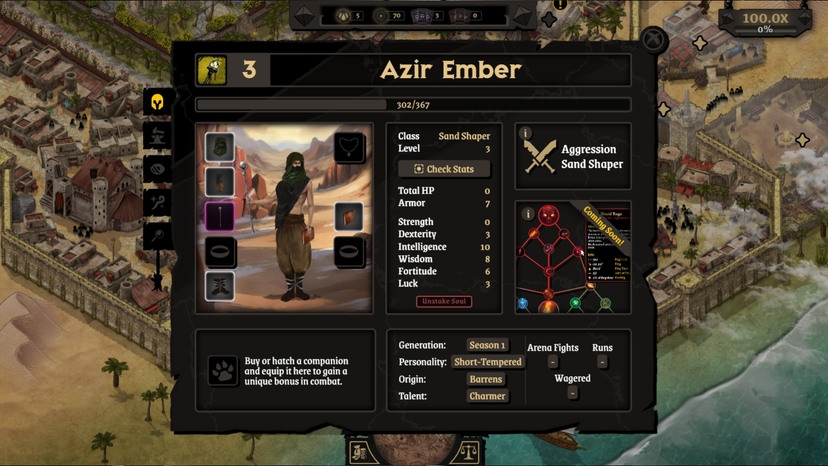Image resolution: width=828 pixels, height=466 pixels.
Task: Close the Azir Ember character panel
Action: click(653, 41)
